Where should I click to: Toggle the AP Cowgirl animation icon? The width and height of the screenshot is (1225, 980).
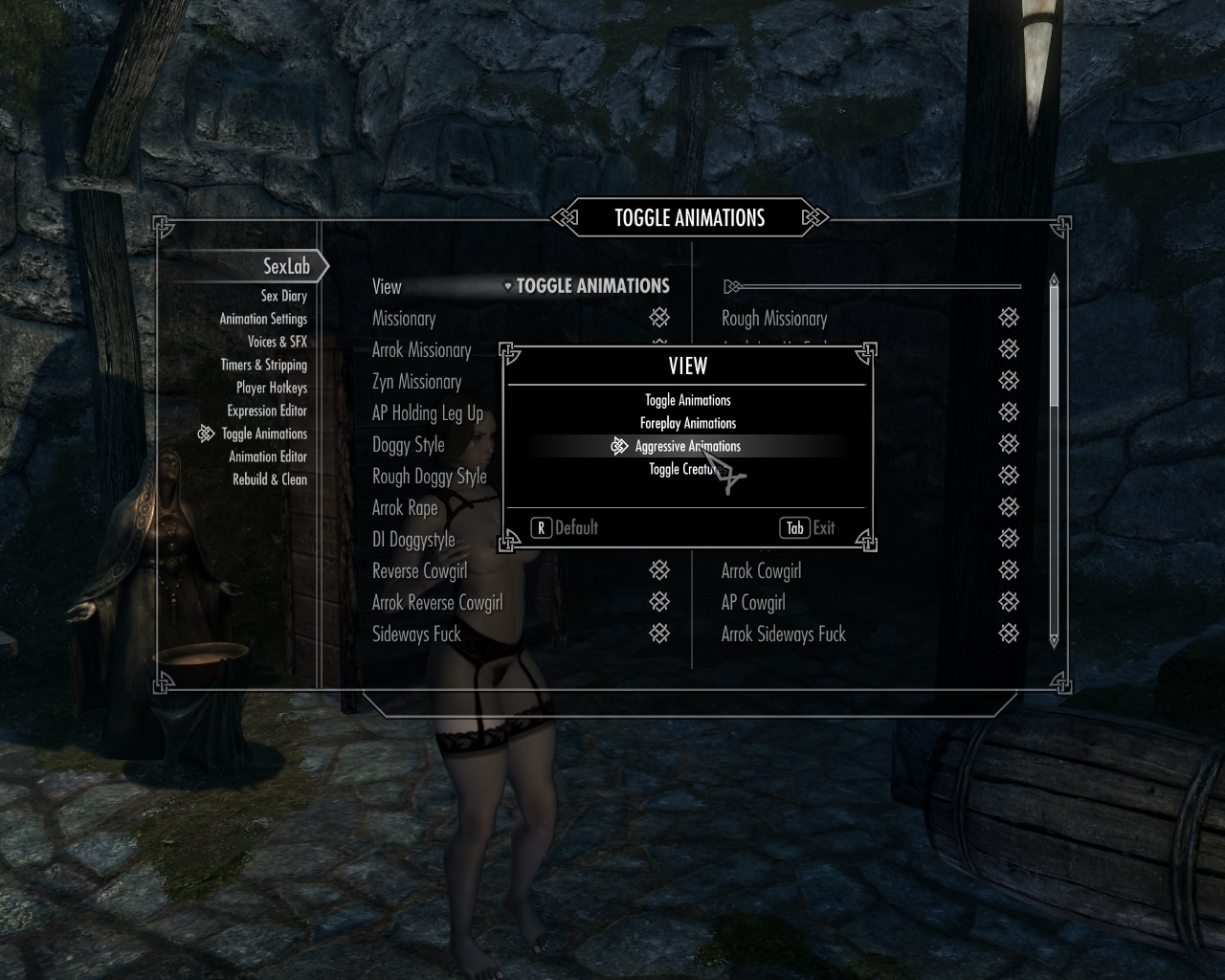1009,602
